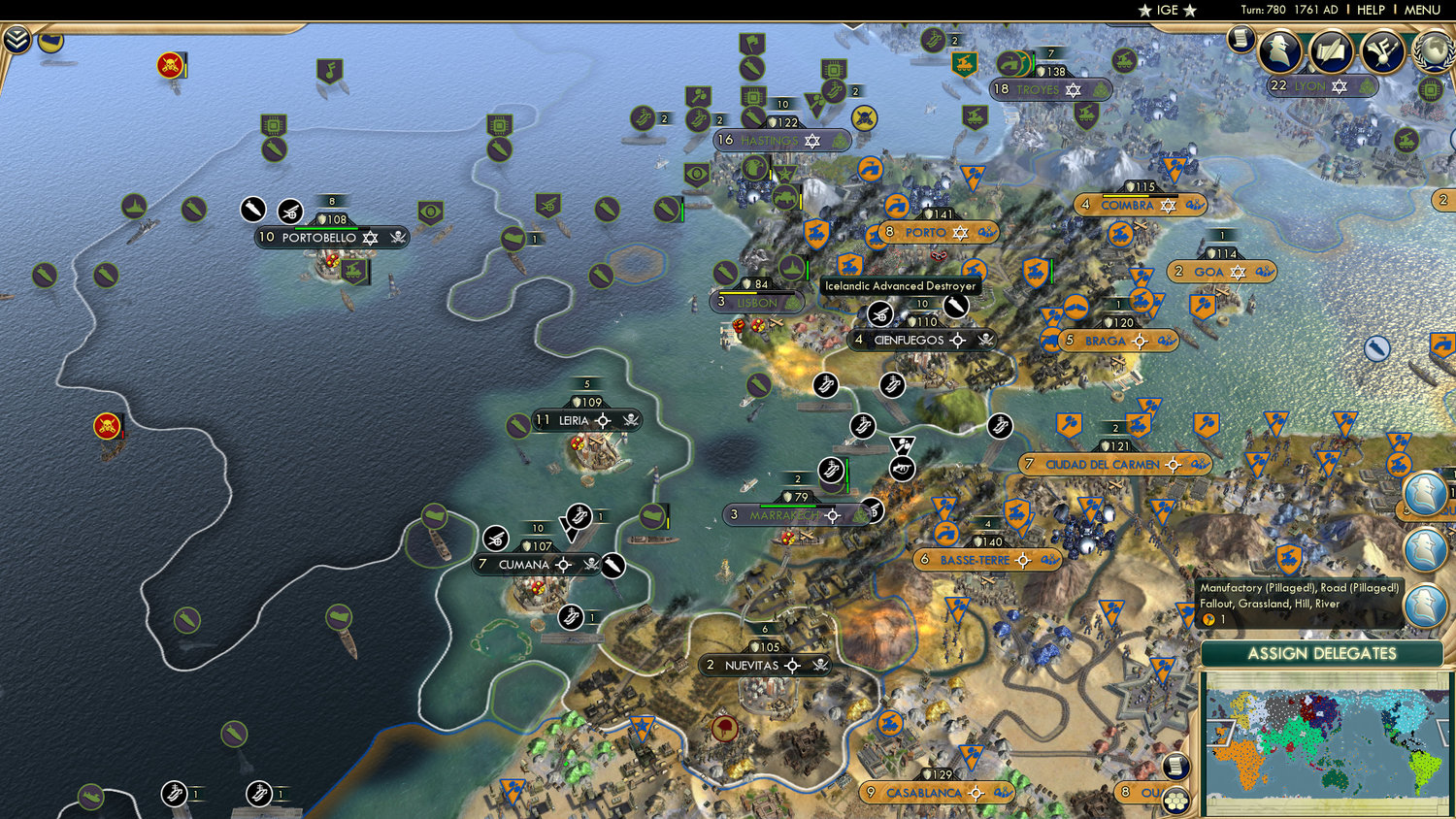Open the World Congress laurel globe icon
Image resolution: width=1456 pixels, height=819 pixels.
[1434, 51]
